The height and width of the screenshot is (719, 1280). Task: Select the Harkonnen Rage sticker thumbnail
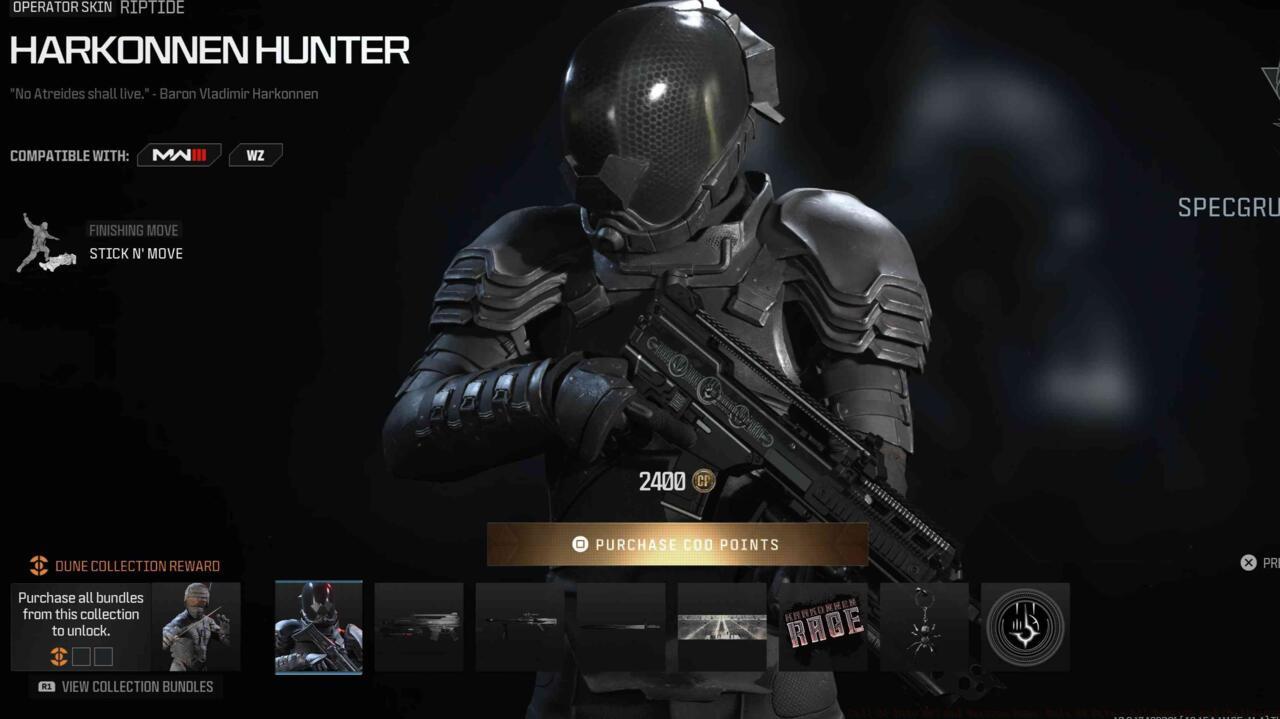823,627
